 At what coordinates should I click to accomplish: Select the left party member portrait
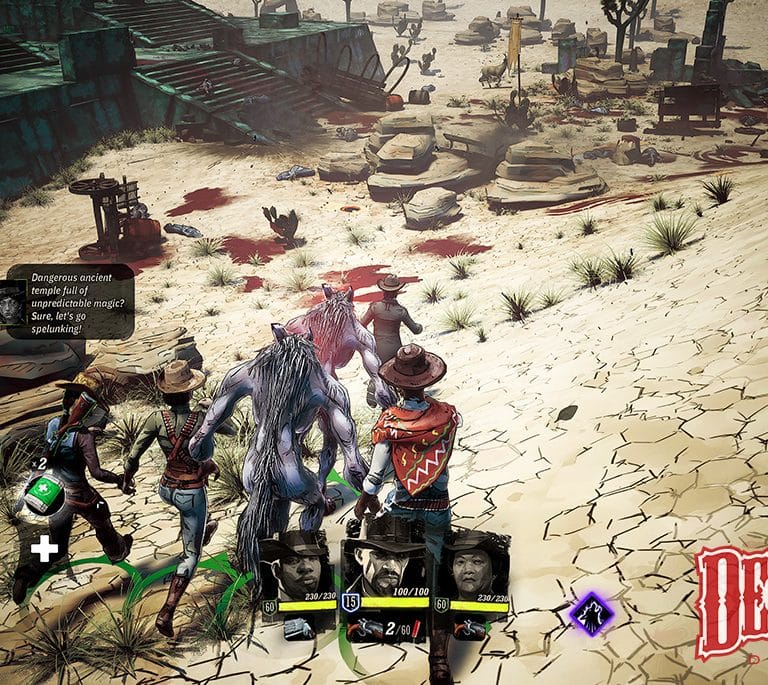(296, 565)
